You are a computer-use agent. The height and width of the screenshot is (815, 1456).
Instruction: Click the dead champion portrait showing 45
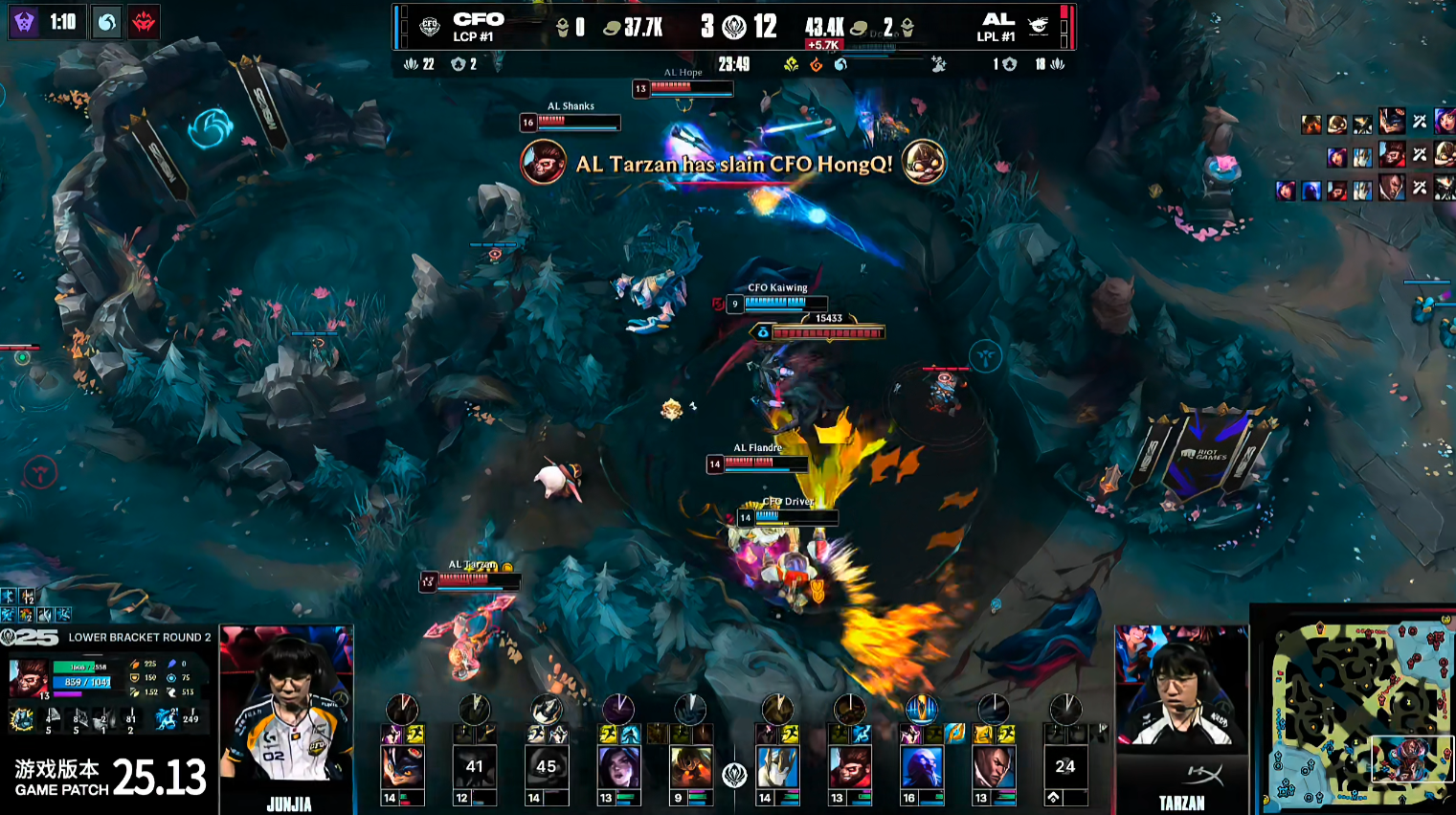(546, 768)
